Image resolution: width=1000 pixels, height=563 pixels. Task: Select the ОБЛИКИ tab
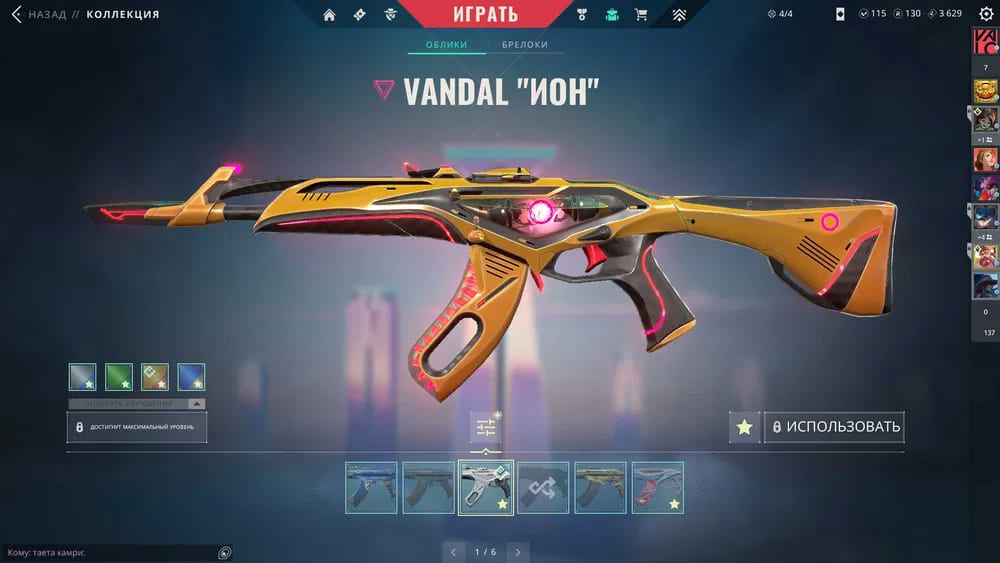click(x=447, y=45)
